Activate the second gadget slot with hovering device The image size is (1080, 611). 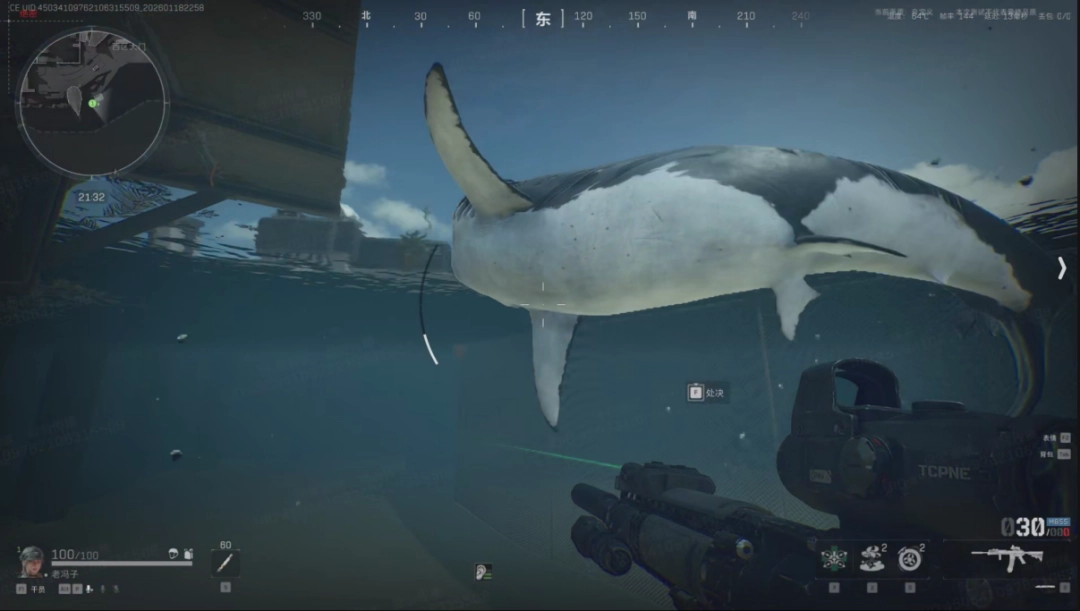(872, 559)
